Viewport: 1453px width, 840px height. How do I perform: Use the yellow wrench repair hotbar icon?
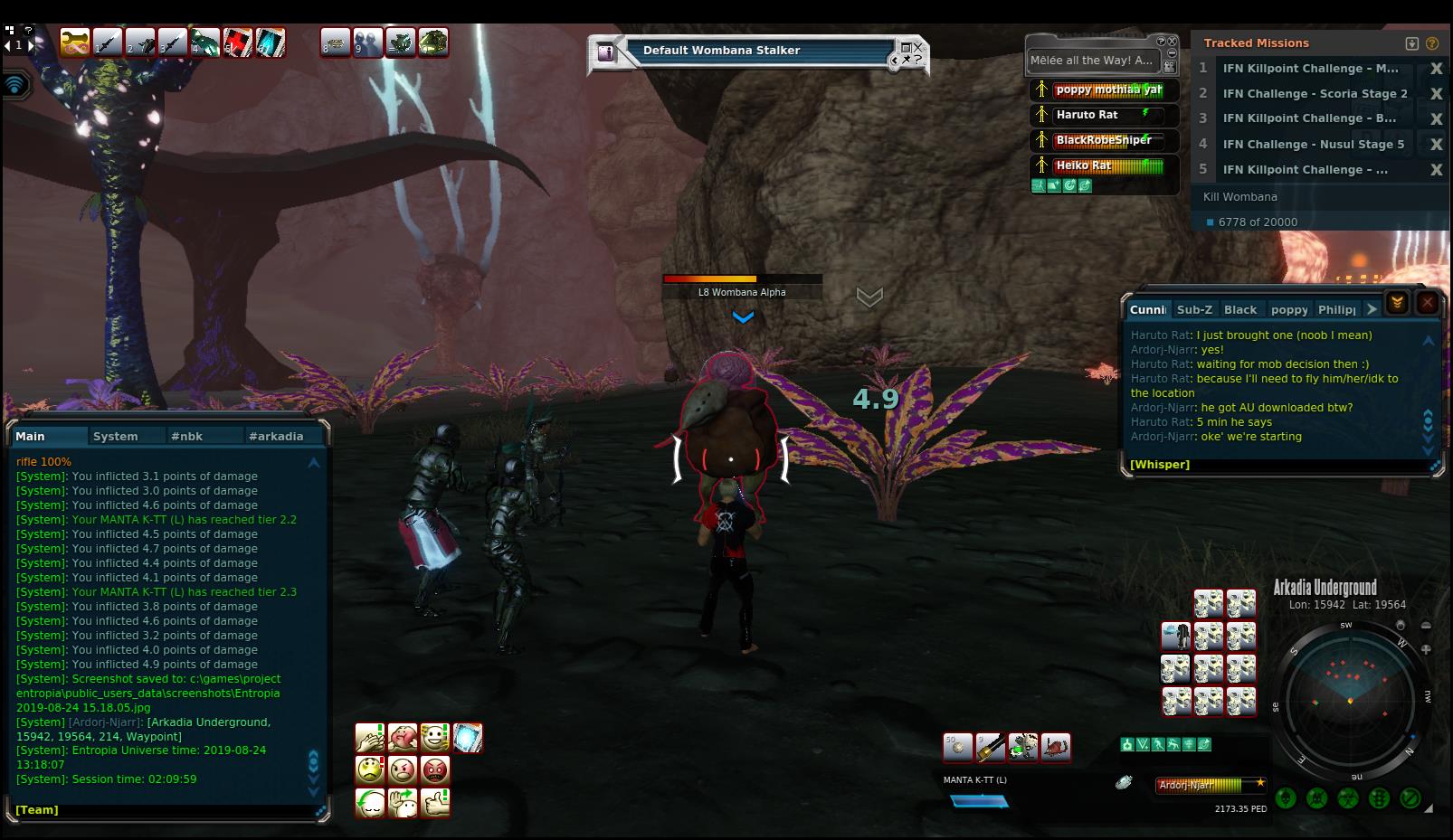[74, 42]
